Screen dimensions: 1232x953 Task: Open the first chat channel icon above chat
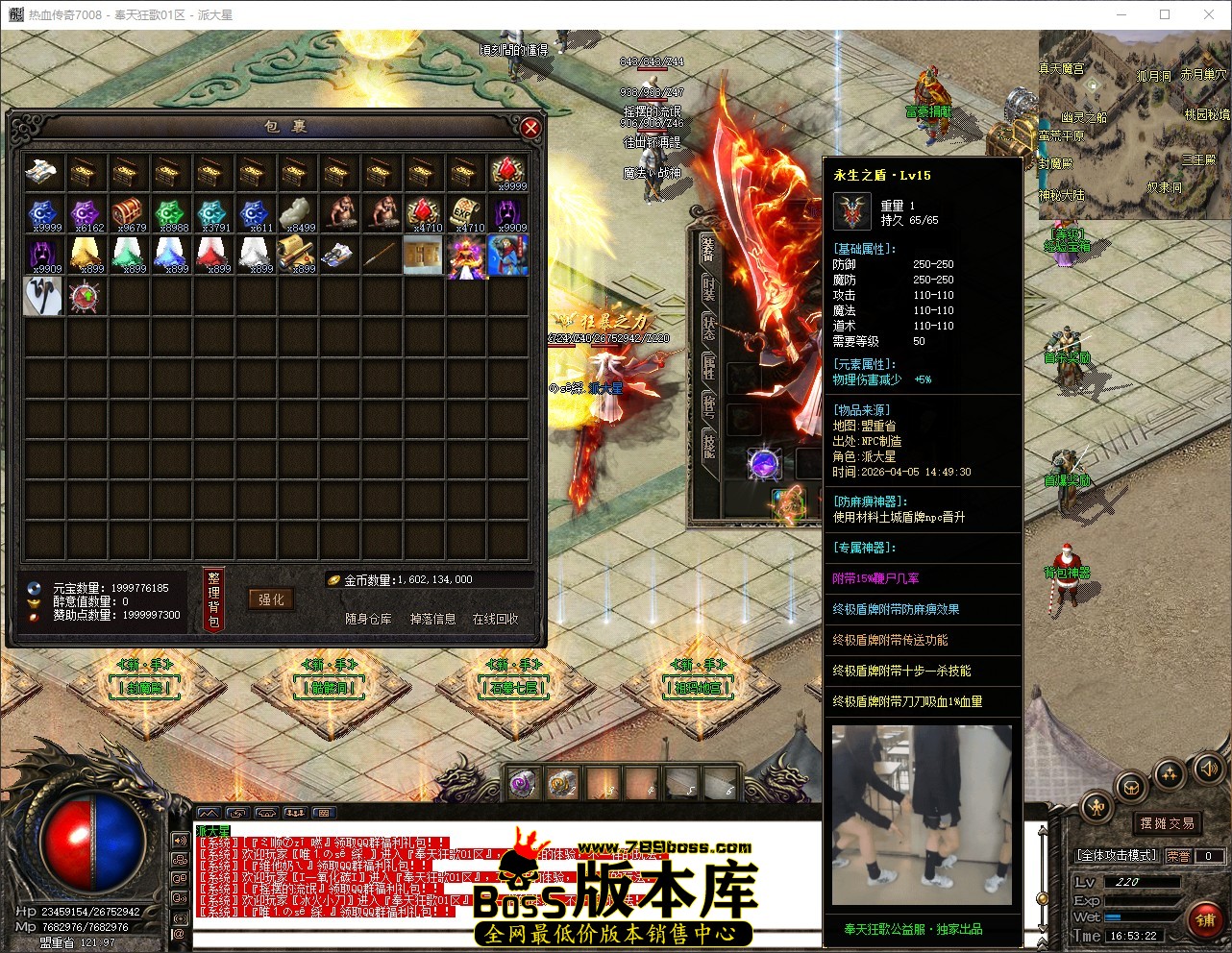click(x=209, y=813)
